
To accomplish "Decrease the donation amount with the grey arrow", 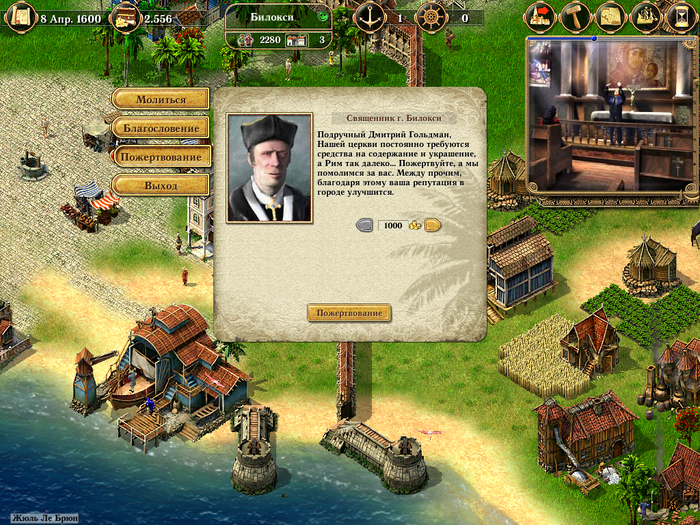I will [x=366, y=225].
